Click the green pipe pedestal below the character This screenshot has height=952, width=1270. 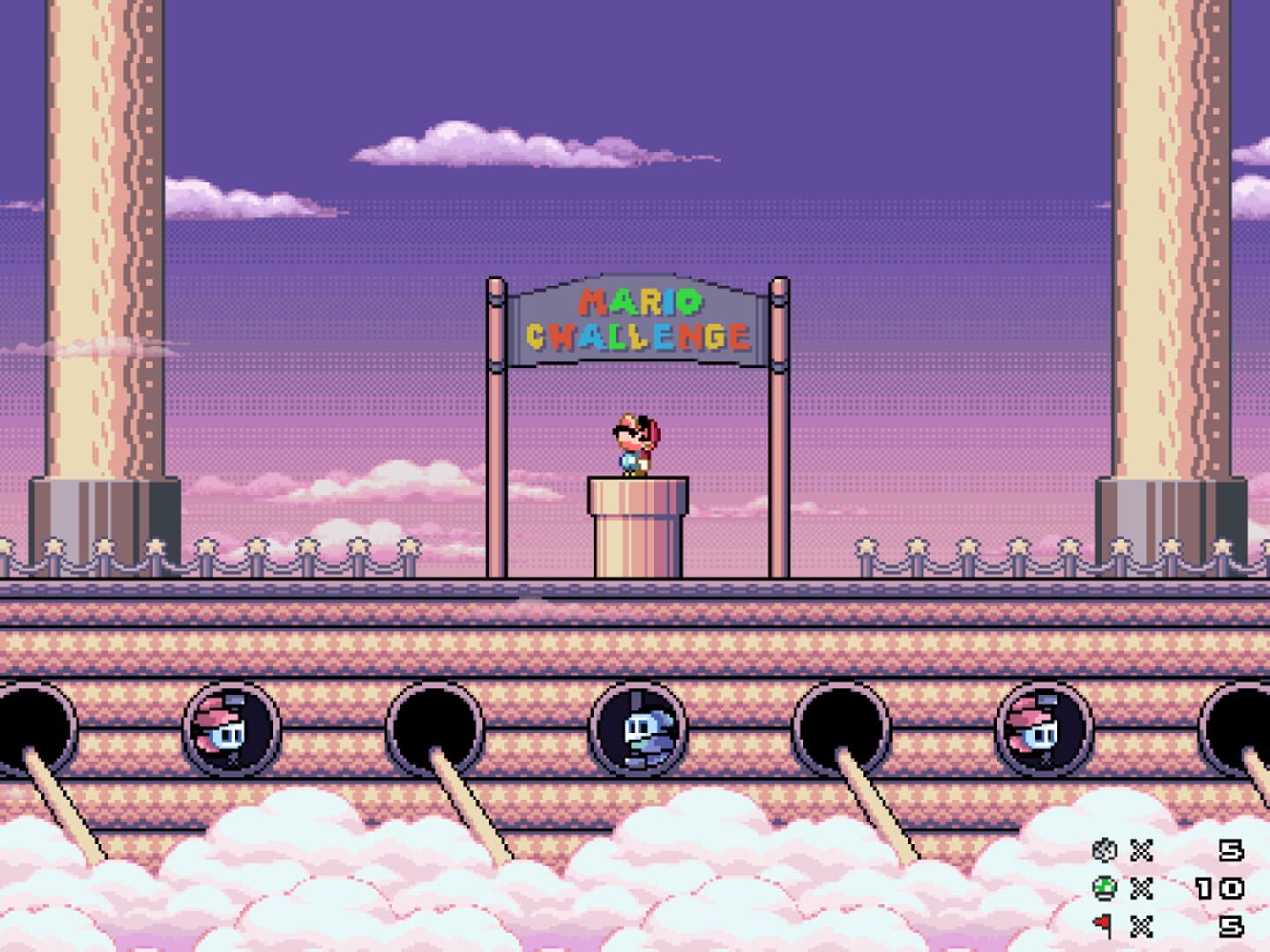[637, 524]
